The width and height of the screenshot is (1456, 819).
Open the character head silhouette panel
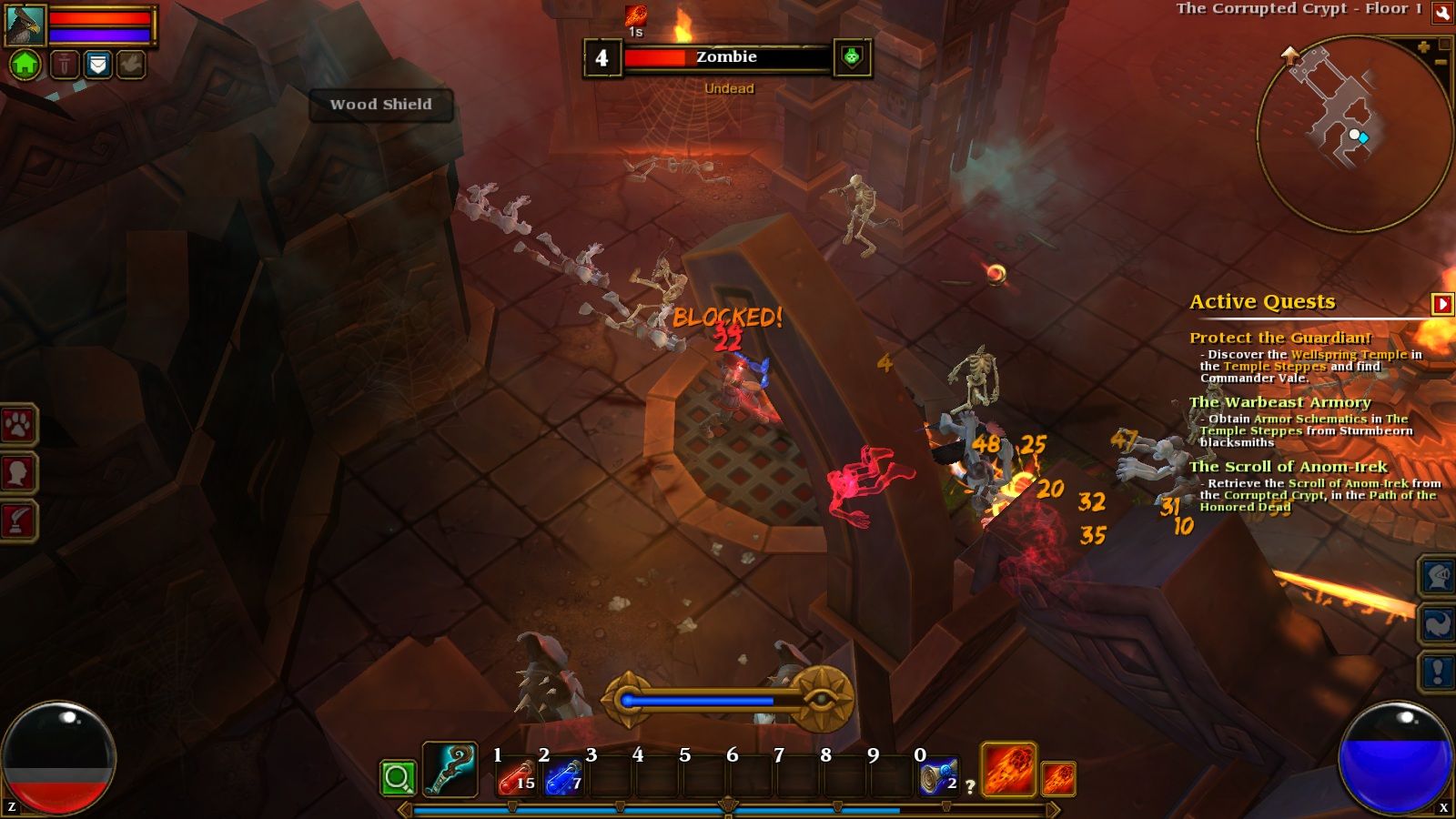point(19,472)
